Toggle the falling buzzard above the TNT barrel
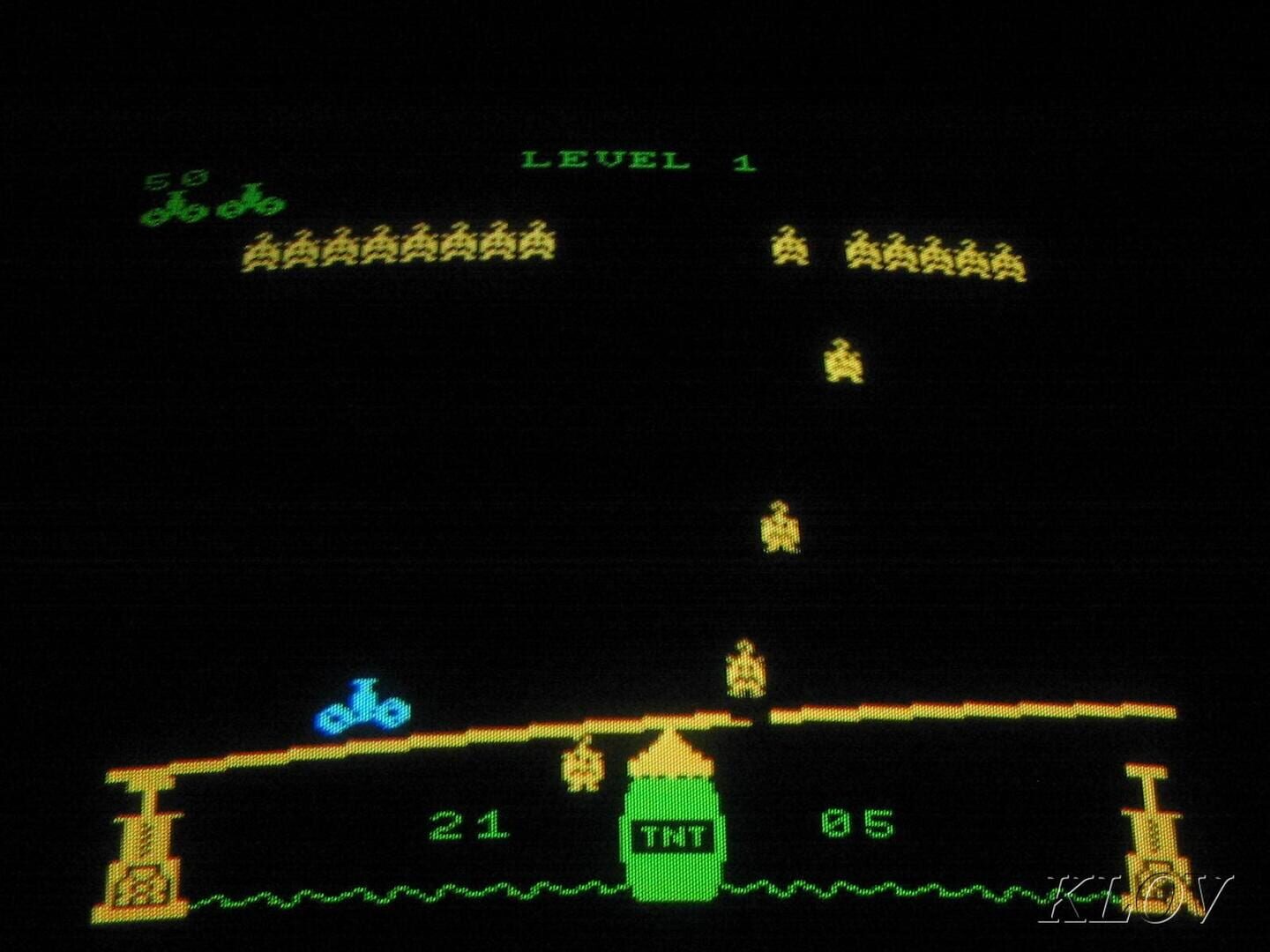The height and width of the screenshot is (952, 1270). click(x=745, y=668)
